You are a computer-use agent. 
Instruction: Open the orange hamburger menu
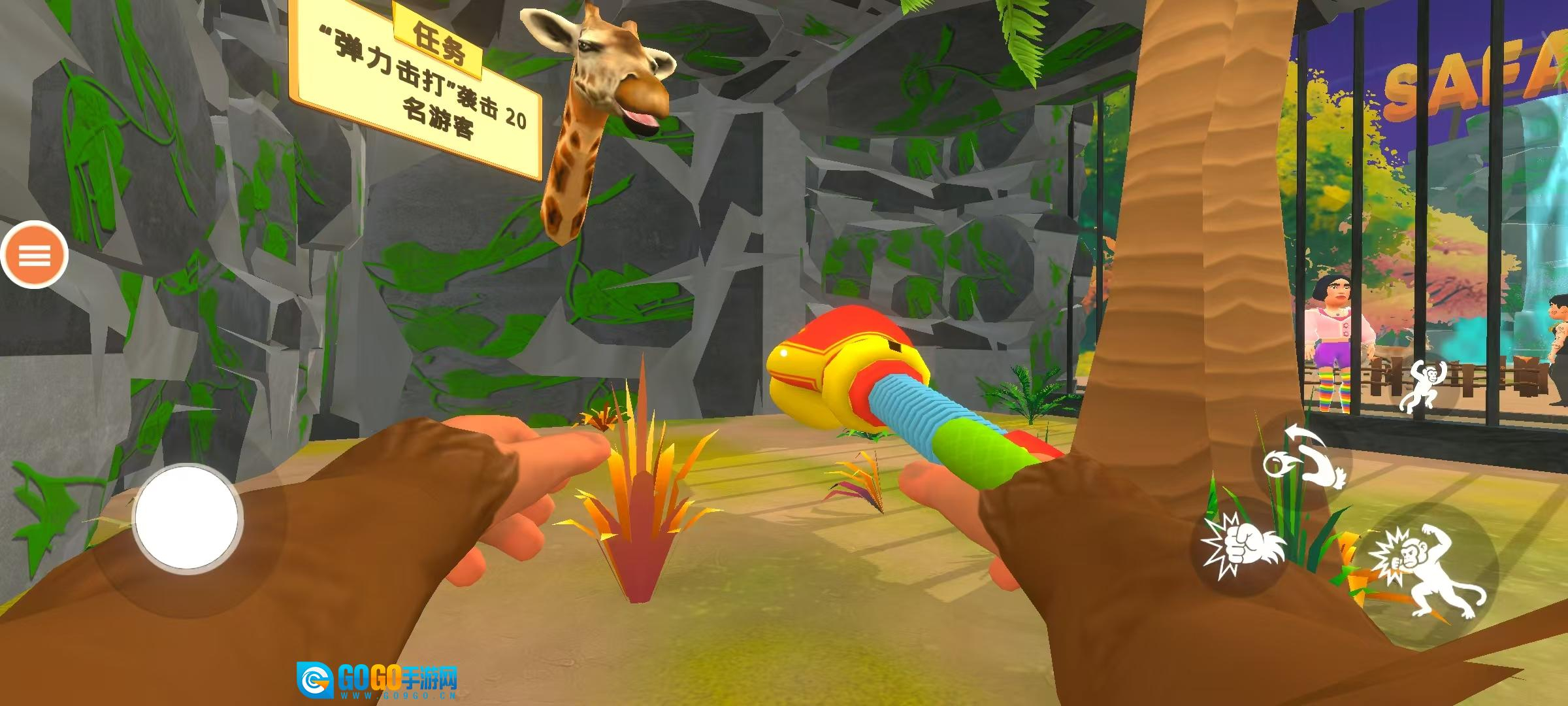[x=34, y=255]
